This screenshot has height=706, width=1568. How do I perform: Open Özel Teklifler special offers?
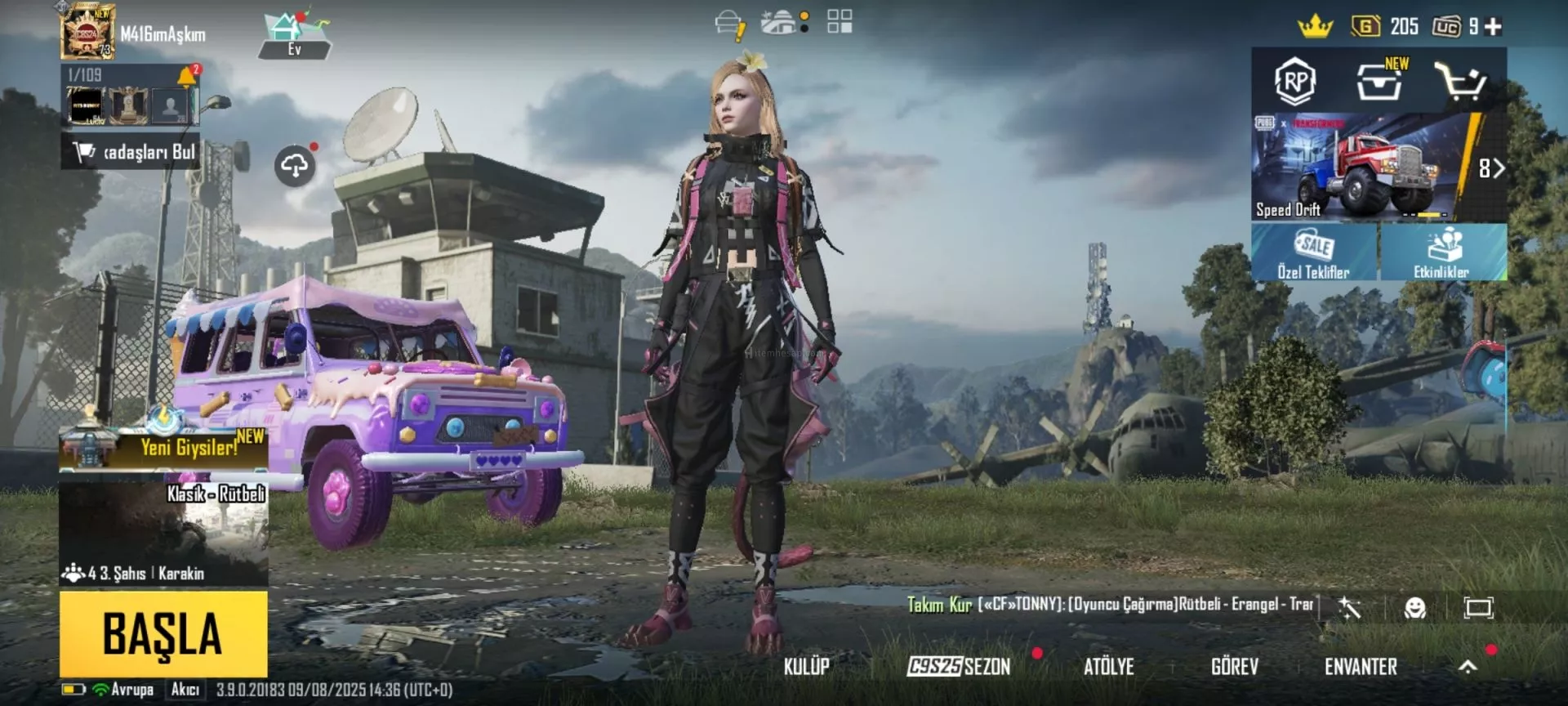click(1314, 252)
